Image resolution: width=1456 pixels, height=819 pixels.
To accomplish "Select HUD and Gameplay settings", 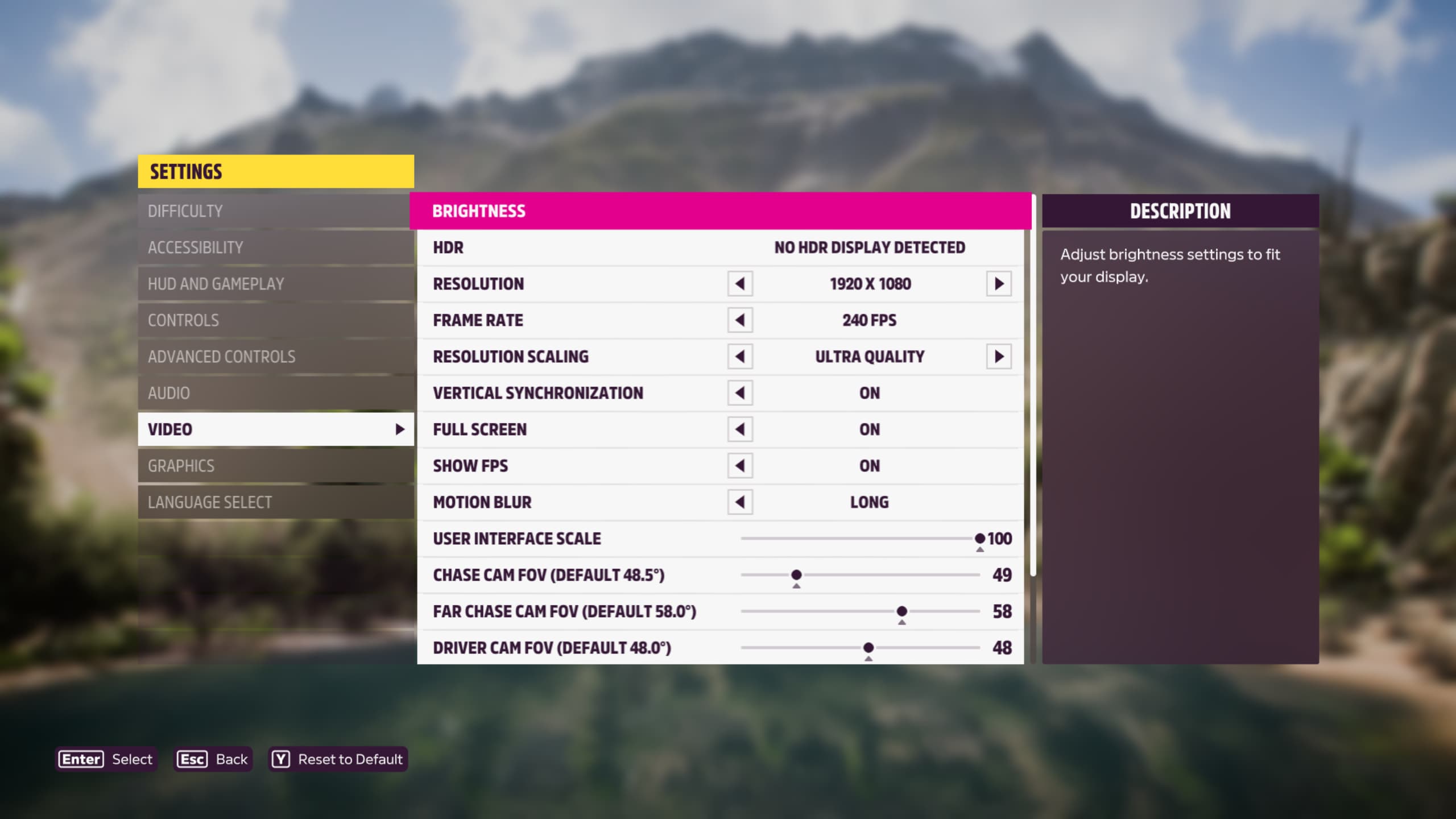I will click(x=275, y=284).
